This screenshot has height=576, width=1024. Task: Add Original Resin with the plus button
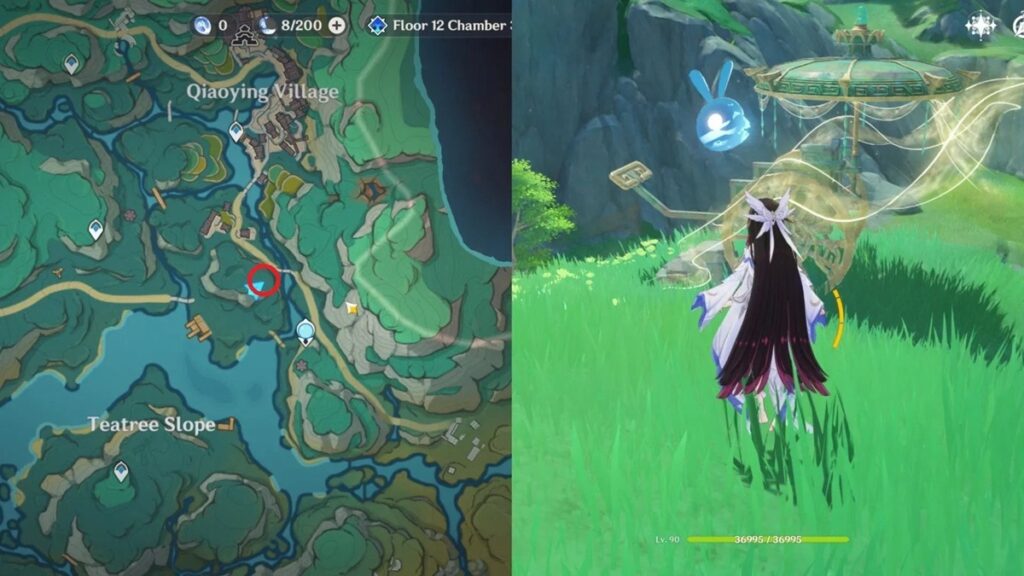pyautogui.click(x=337, y=25)
